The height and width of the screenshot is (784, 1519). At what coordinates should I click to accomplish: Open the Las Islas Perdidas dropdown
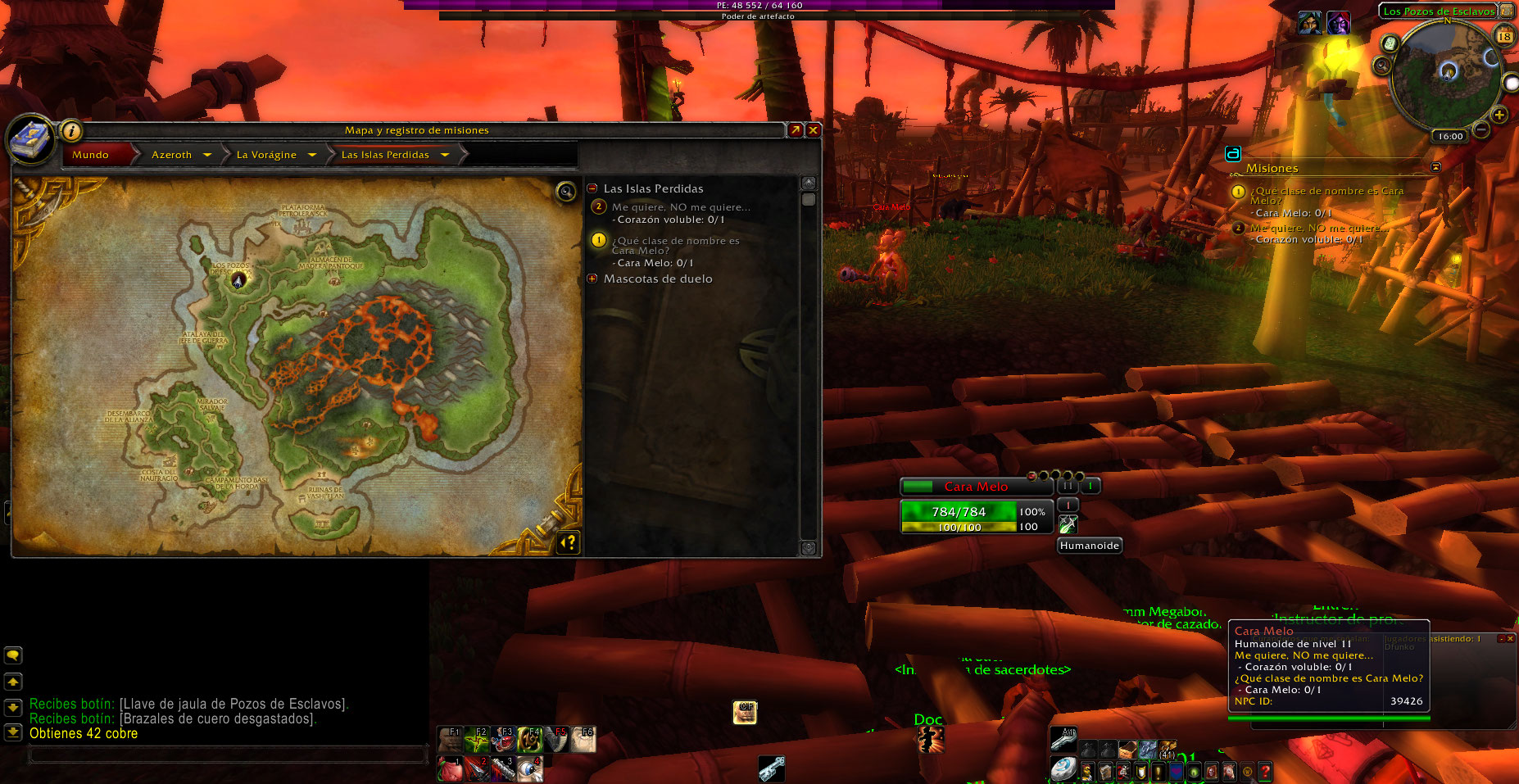pyautogui.click(x=445, y=155)
